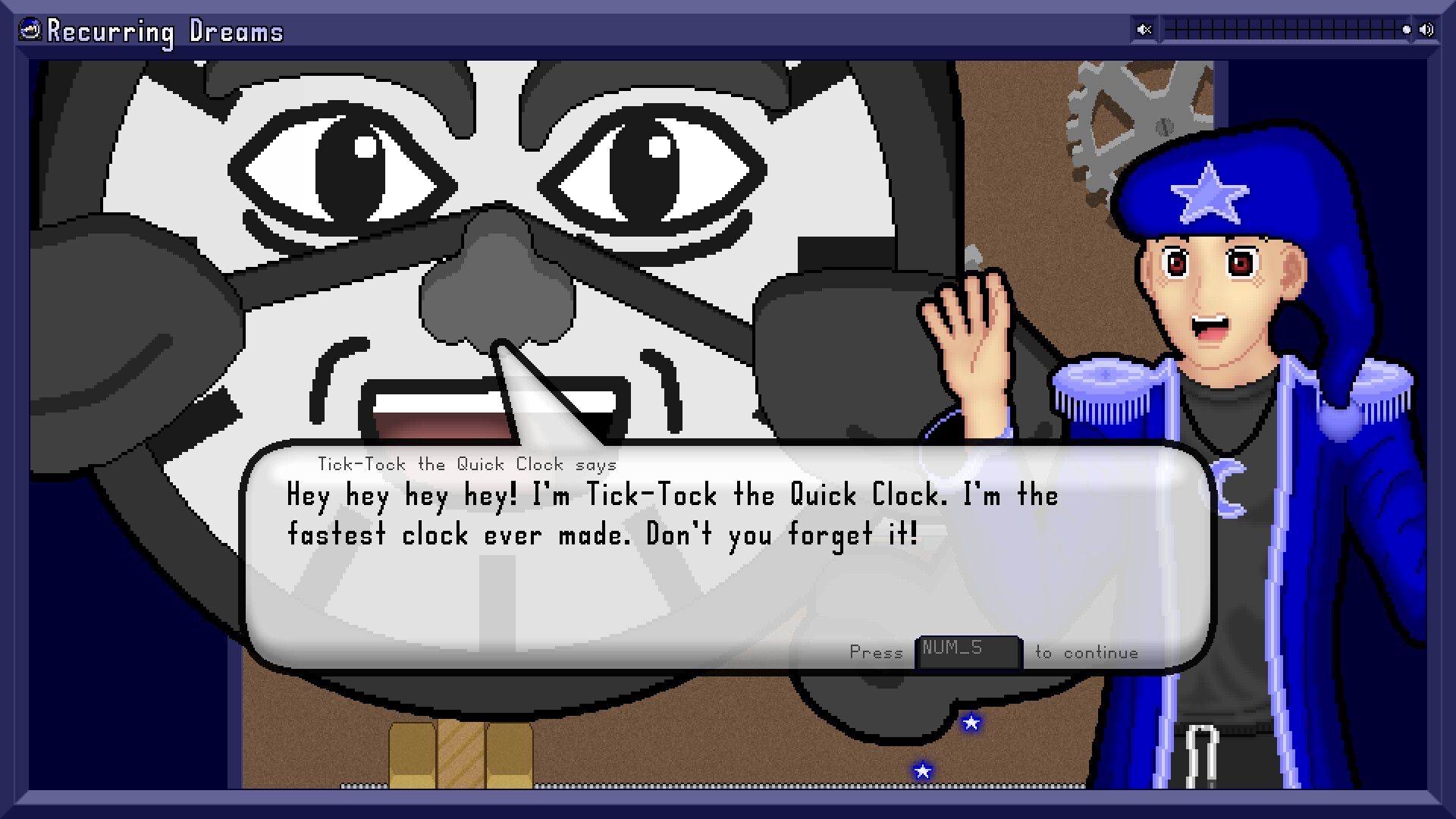This screenshot has height=819, width=1456.
Task: Click the glowing star sprite on the floor
Action: coord(921,771)
